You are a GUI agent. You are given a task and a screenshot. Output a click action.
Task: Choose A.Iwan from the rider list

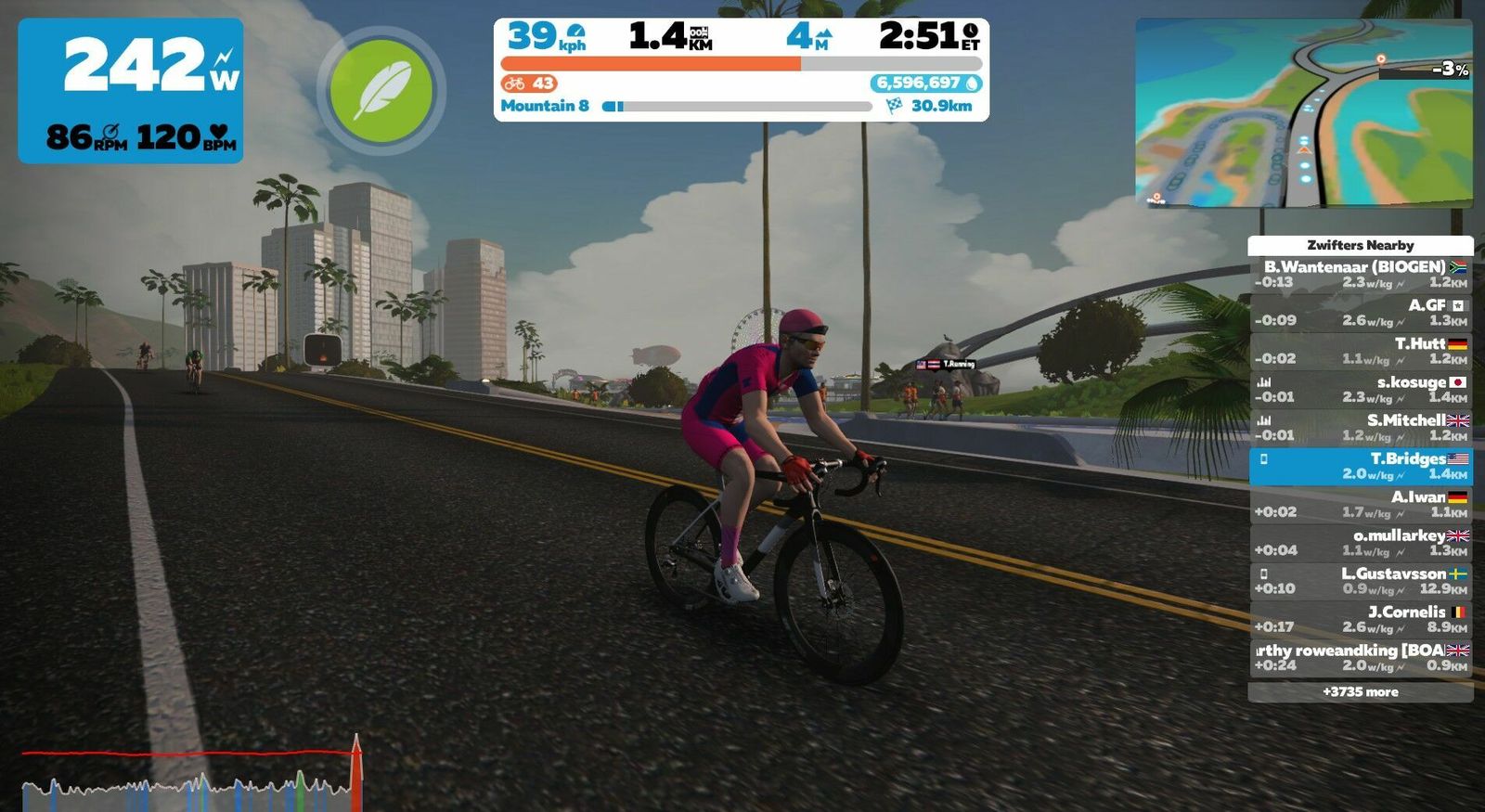pos(1360,504)
